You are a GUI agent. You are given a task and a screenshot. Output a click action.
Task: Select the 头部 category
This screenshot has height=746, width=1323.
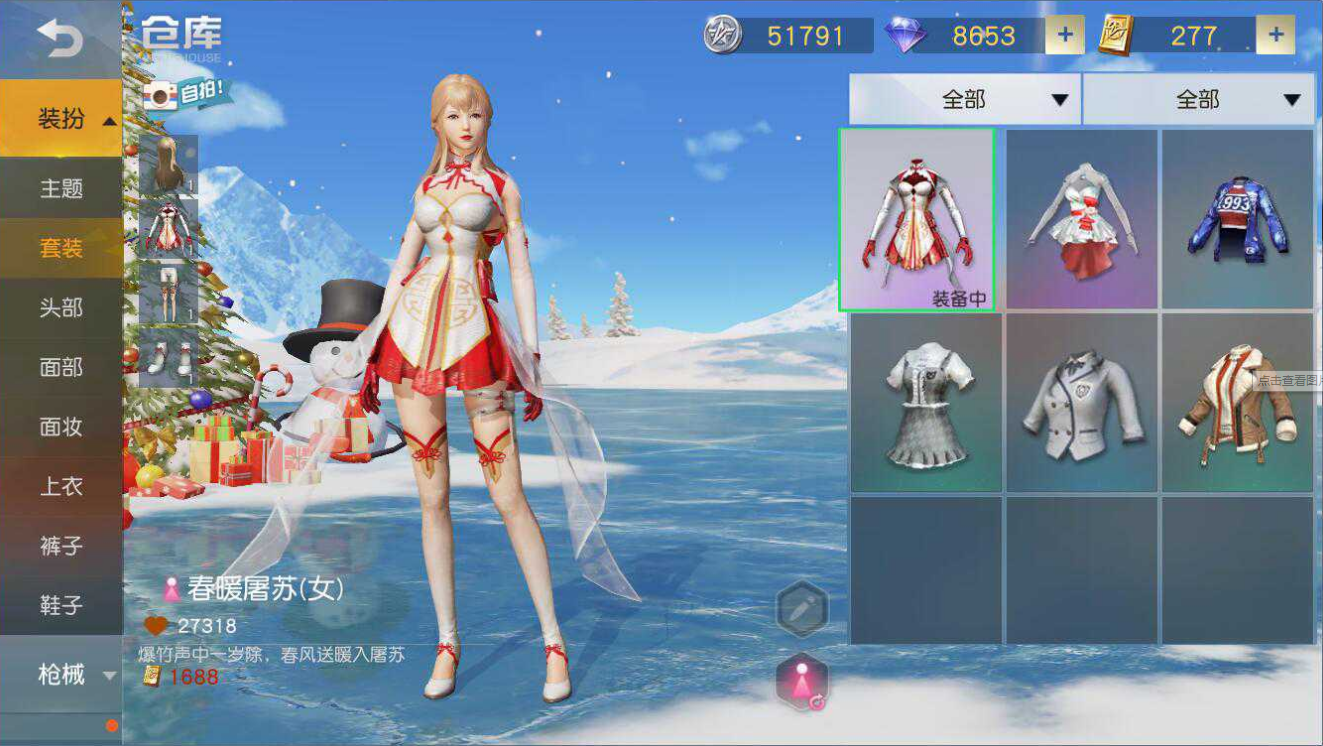point(61,308)
